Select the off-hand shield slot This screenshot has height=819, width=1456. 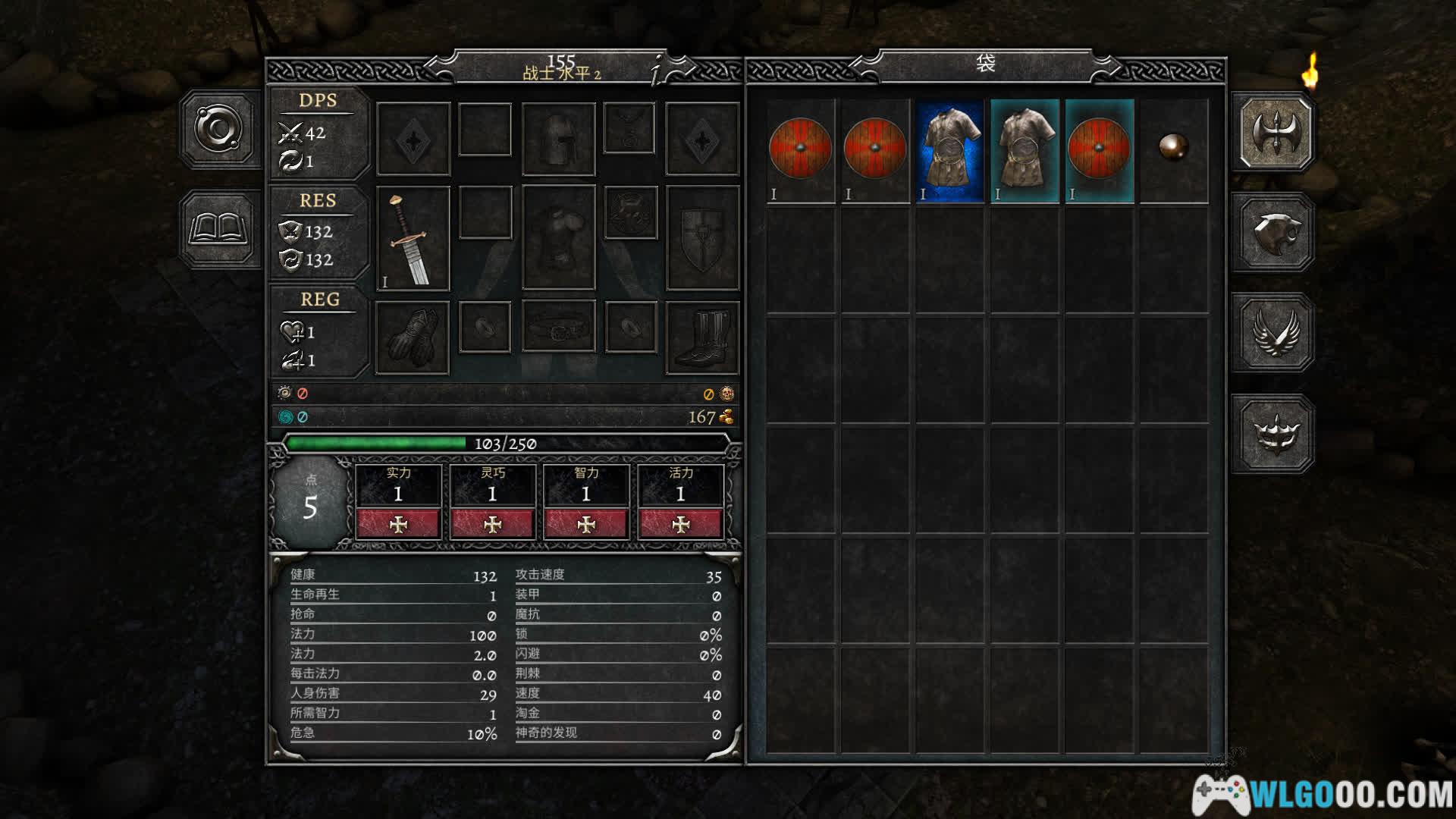[x=702, y=237]
